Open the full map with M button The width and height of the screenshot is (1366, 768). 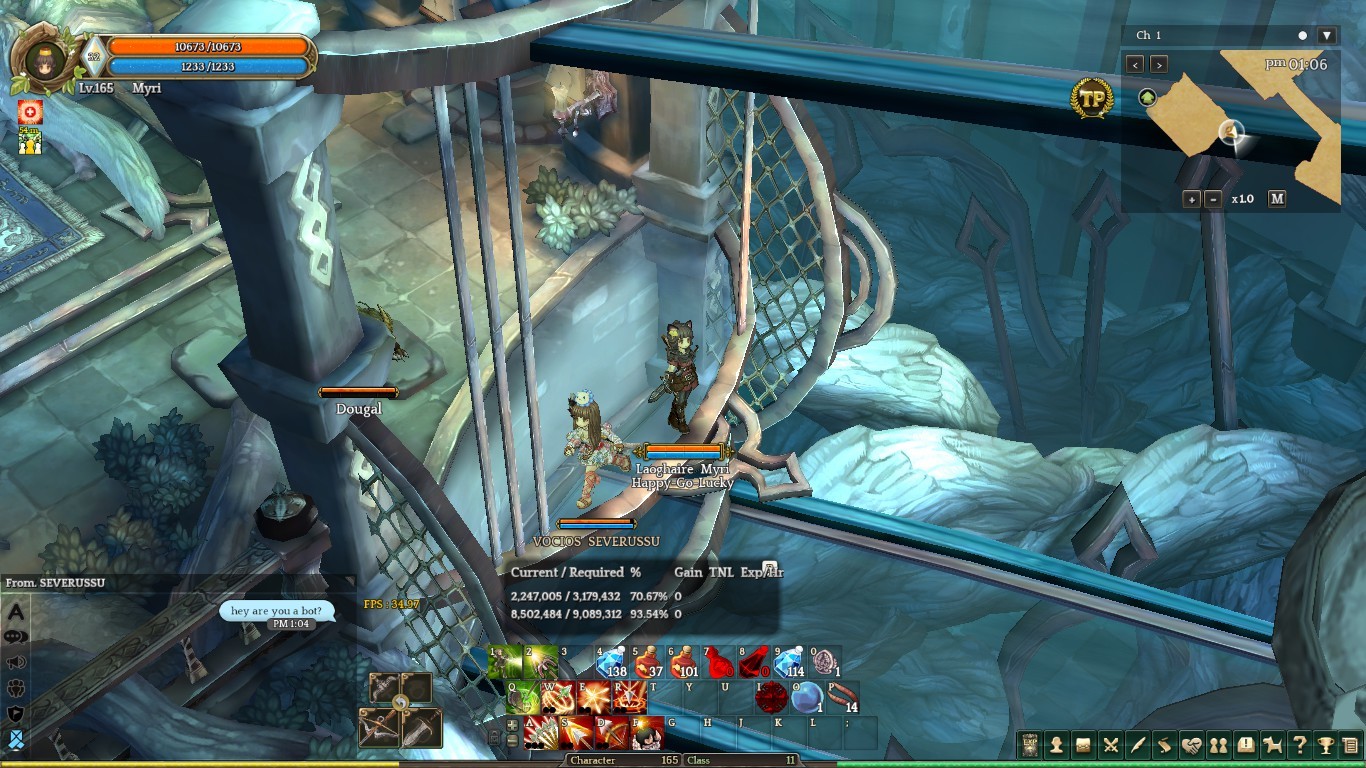[x=1277, y=199]
